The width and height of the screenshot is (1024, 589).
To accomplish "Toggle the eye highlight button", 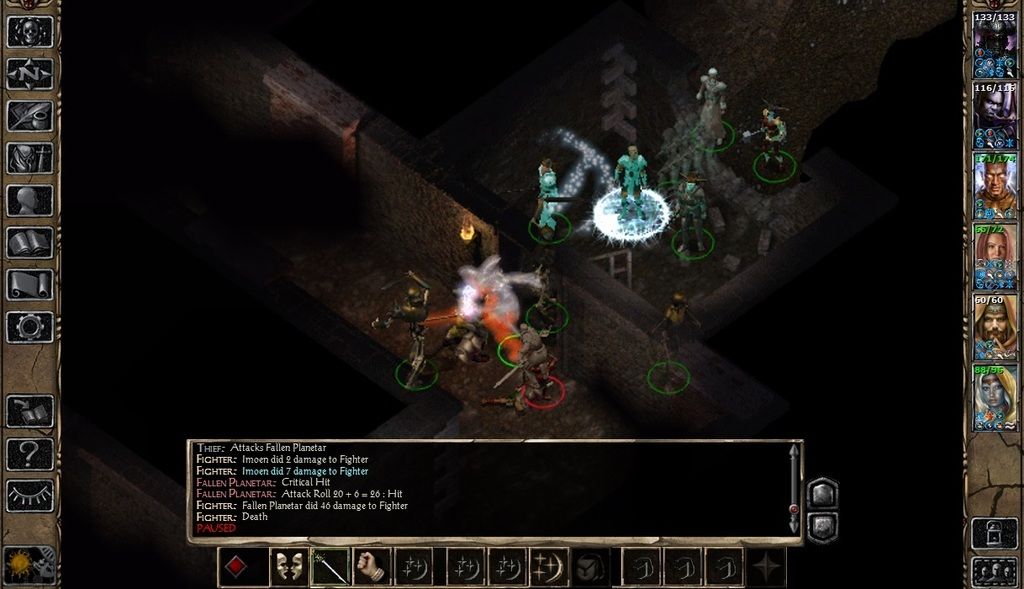I will click(x=29, y=495).
